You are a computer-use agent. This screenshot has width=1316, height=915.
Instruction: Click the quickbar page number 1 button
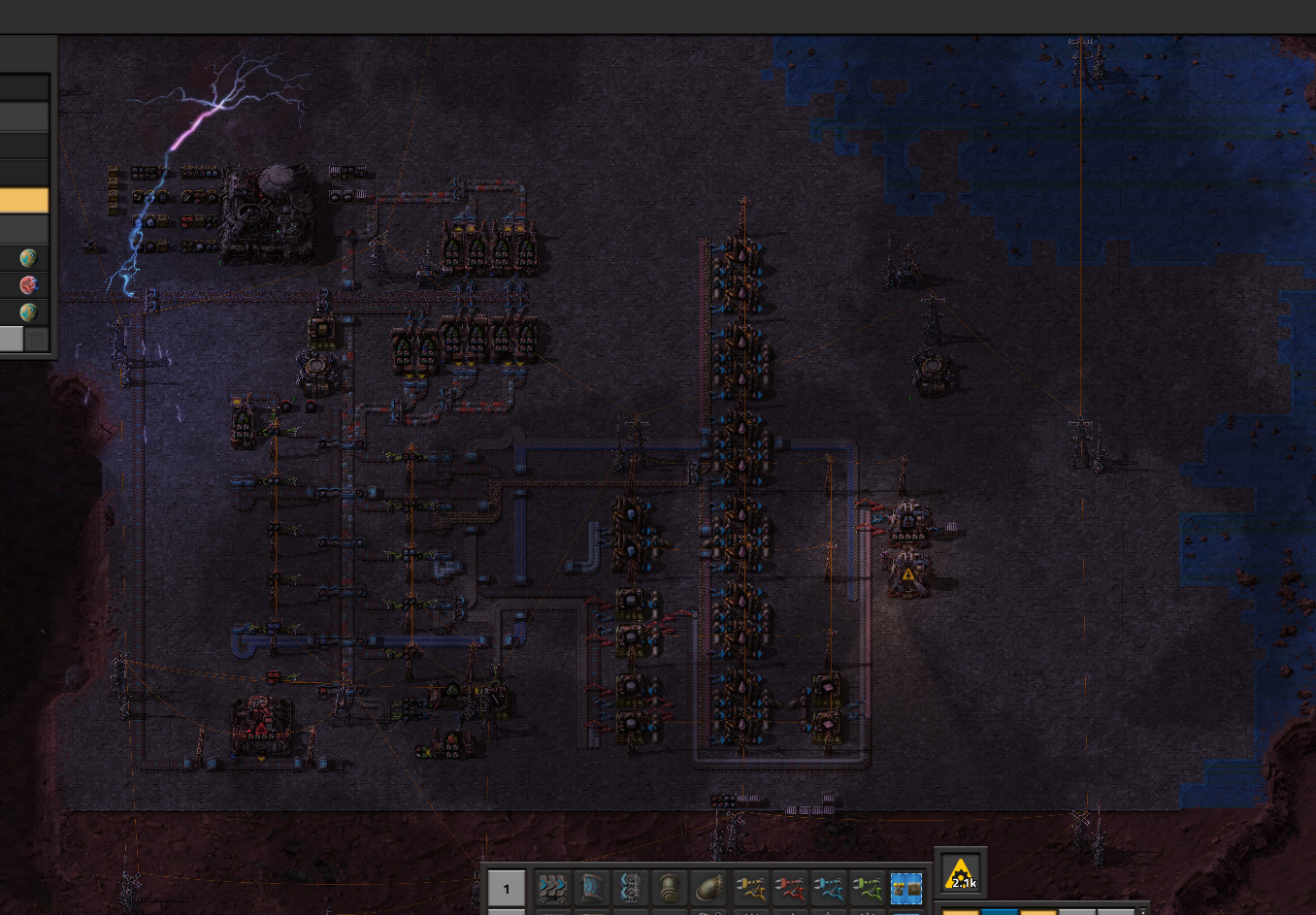(506, 888)
